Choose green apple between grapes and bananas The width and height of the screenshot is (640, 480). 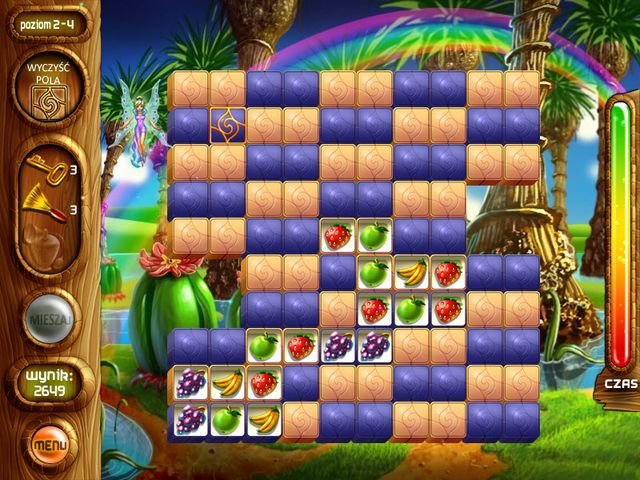click(226, 420)
